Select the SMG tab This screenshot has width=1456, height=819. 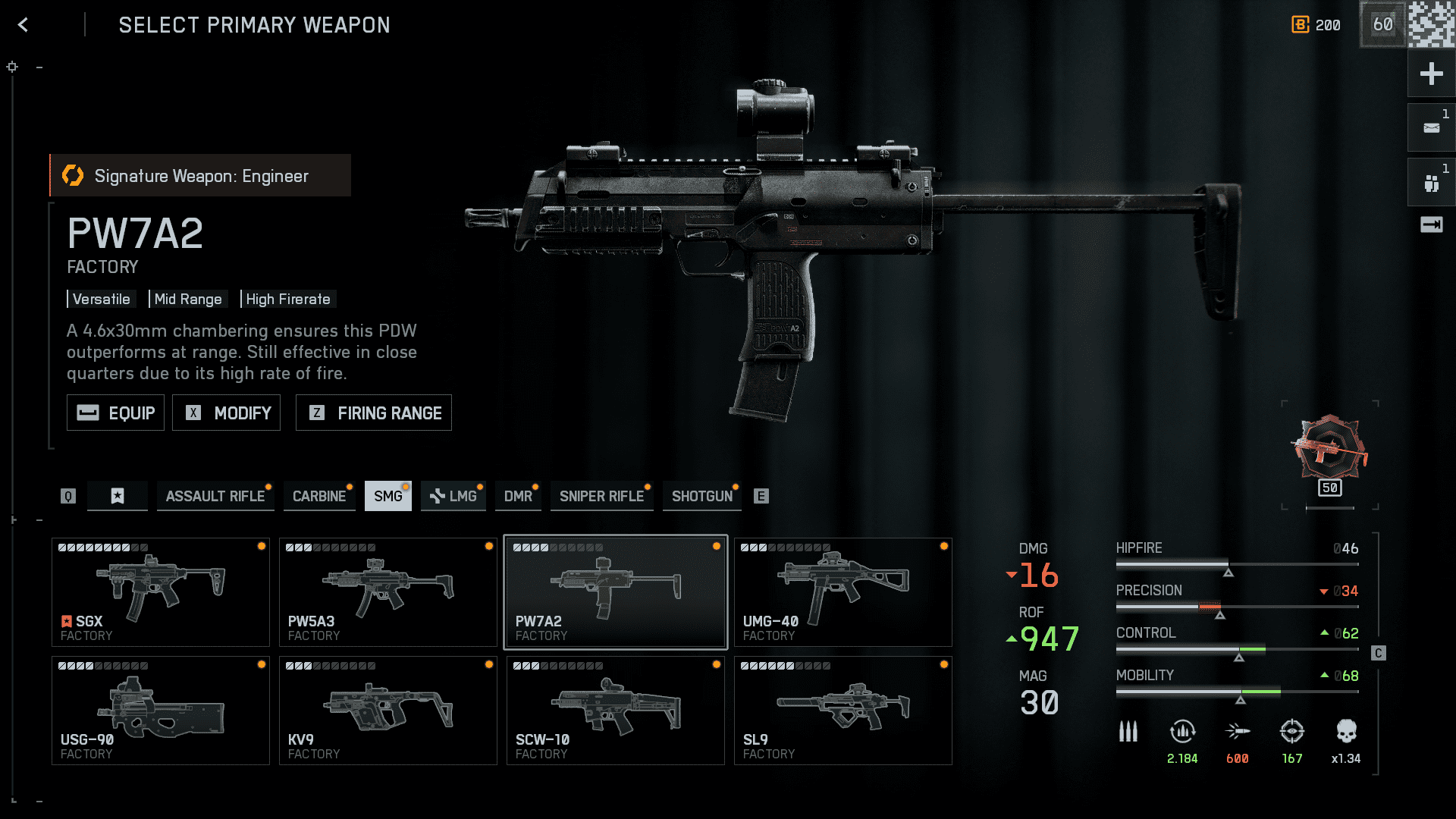[x=388, y=497]
